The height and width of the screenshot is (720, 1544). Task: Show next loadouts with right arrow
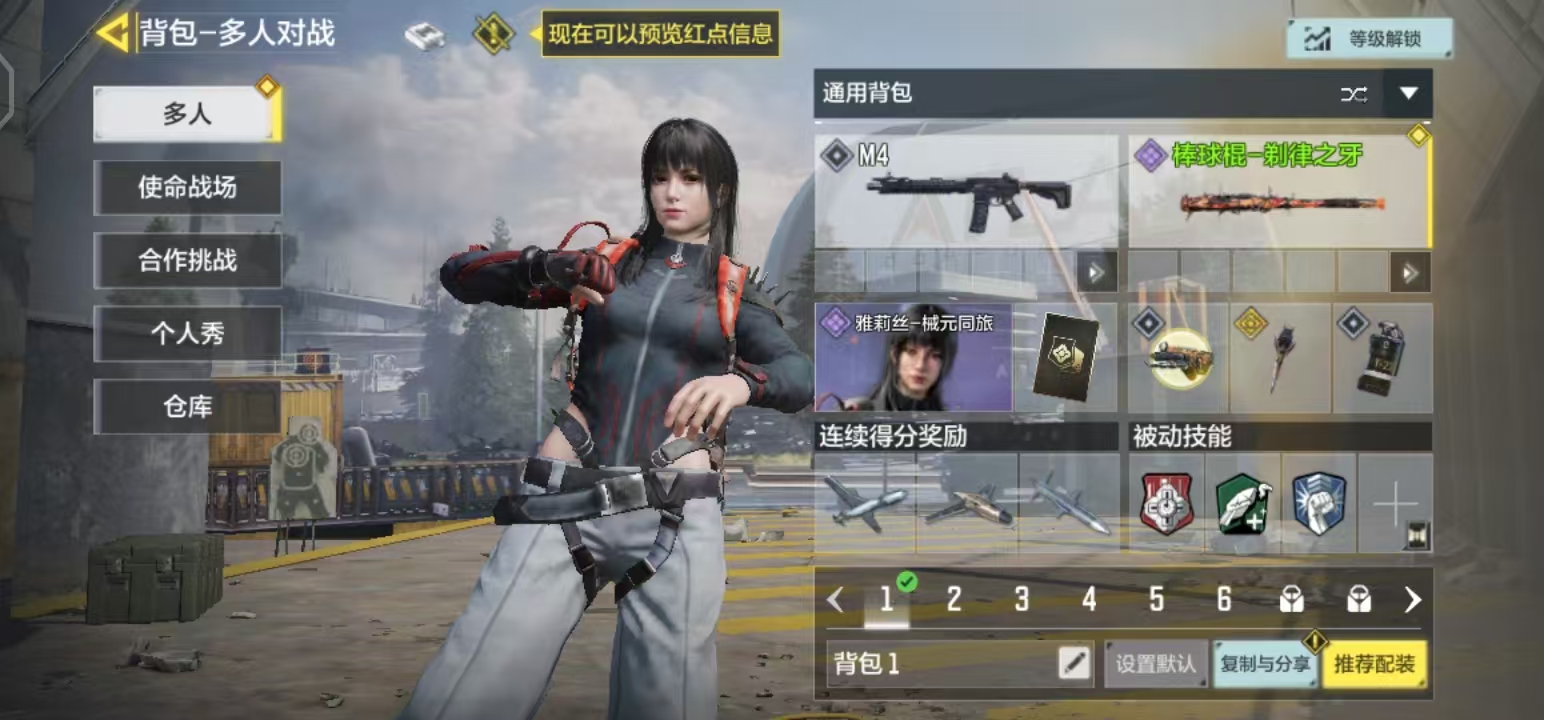tap(1412, 599)
